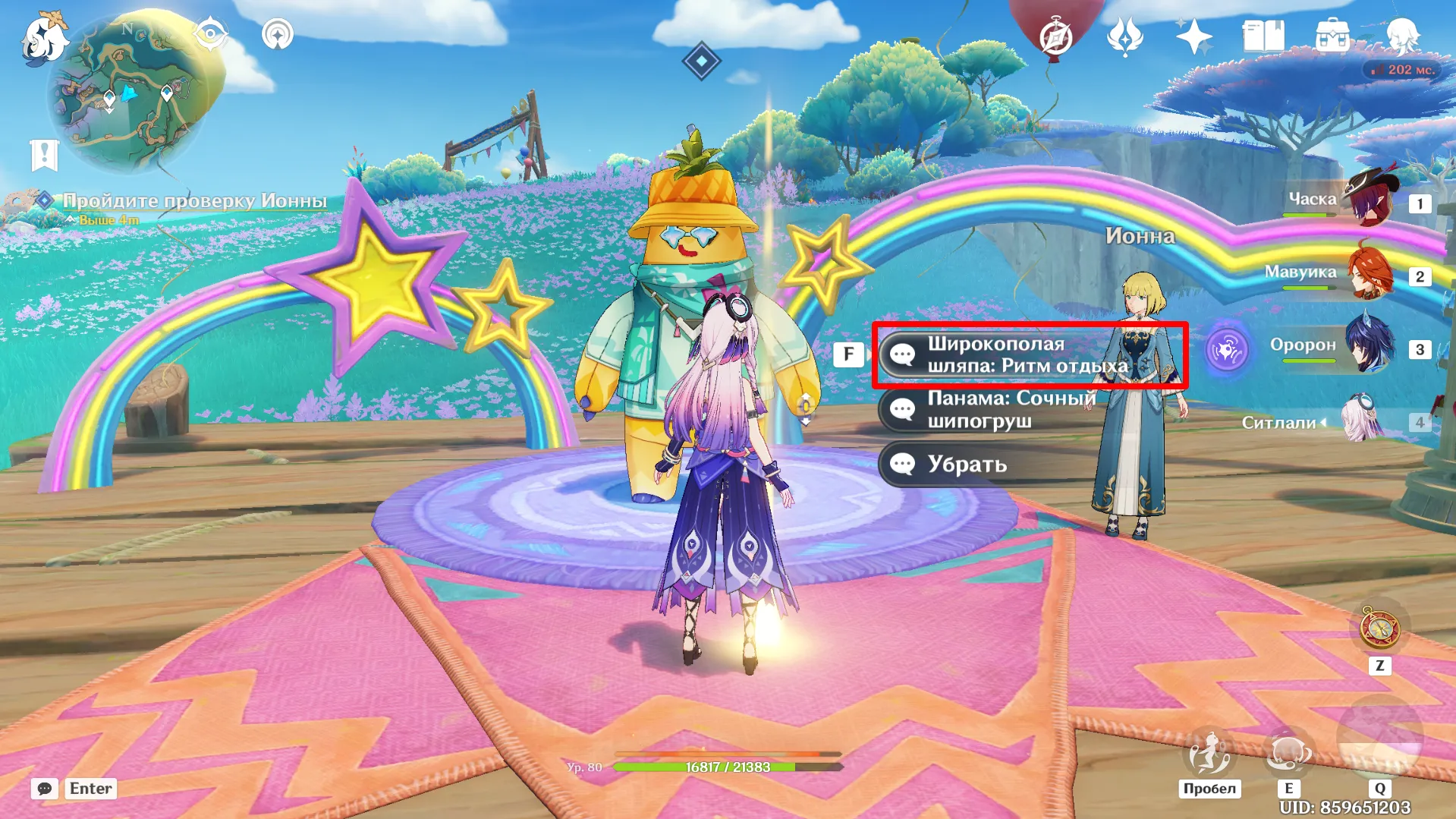Choose the 'Убрать' dialogue option
Viewport: 1456px width, 819px height.
point(967,465)
